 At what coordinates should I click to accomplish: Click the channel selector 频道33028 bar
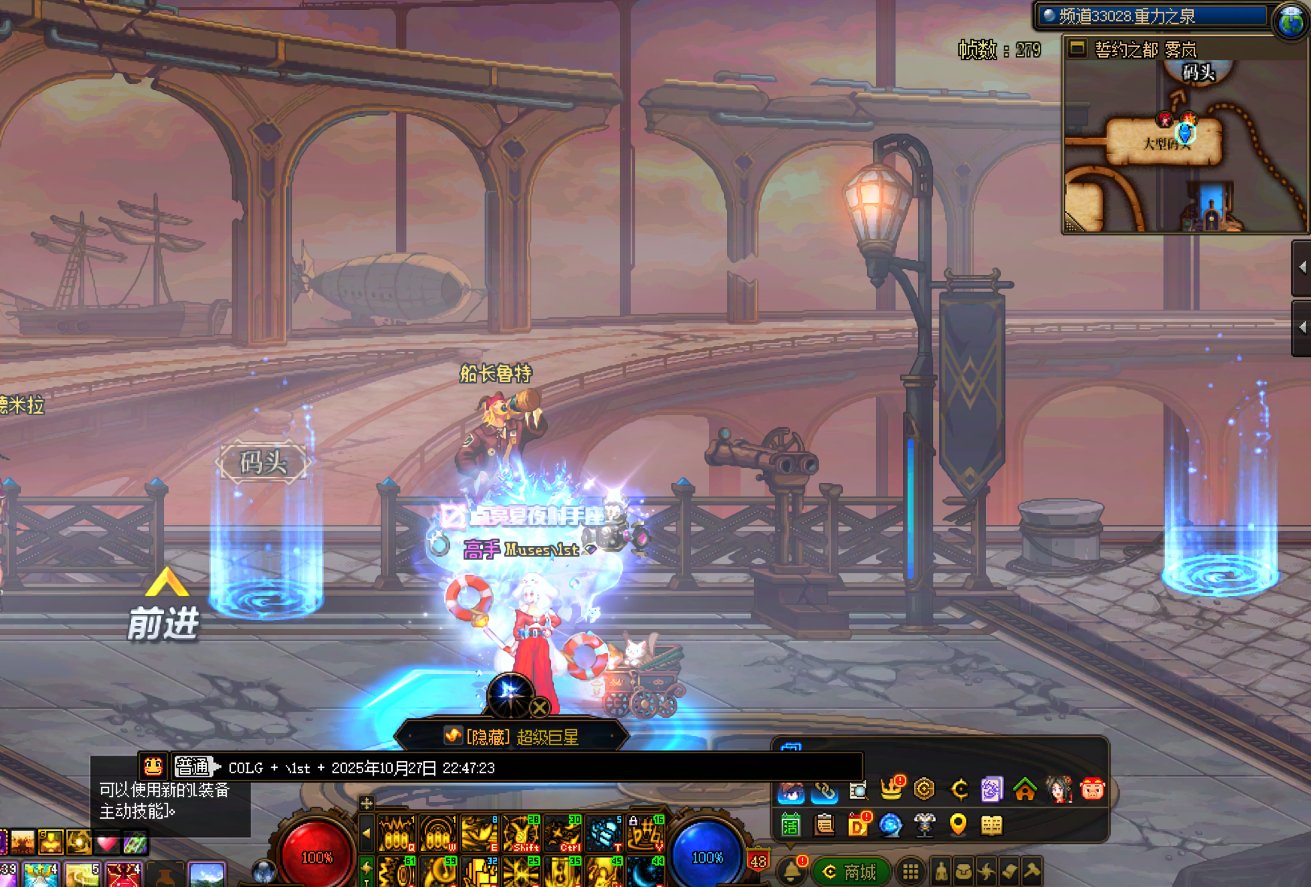(1152, 16)
